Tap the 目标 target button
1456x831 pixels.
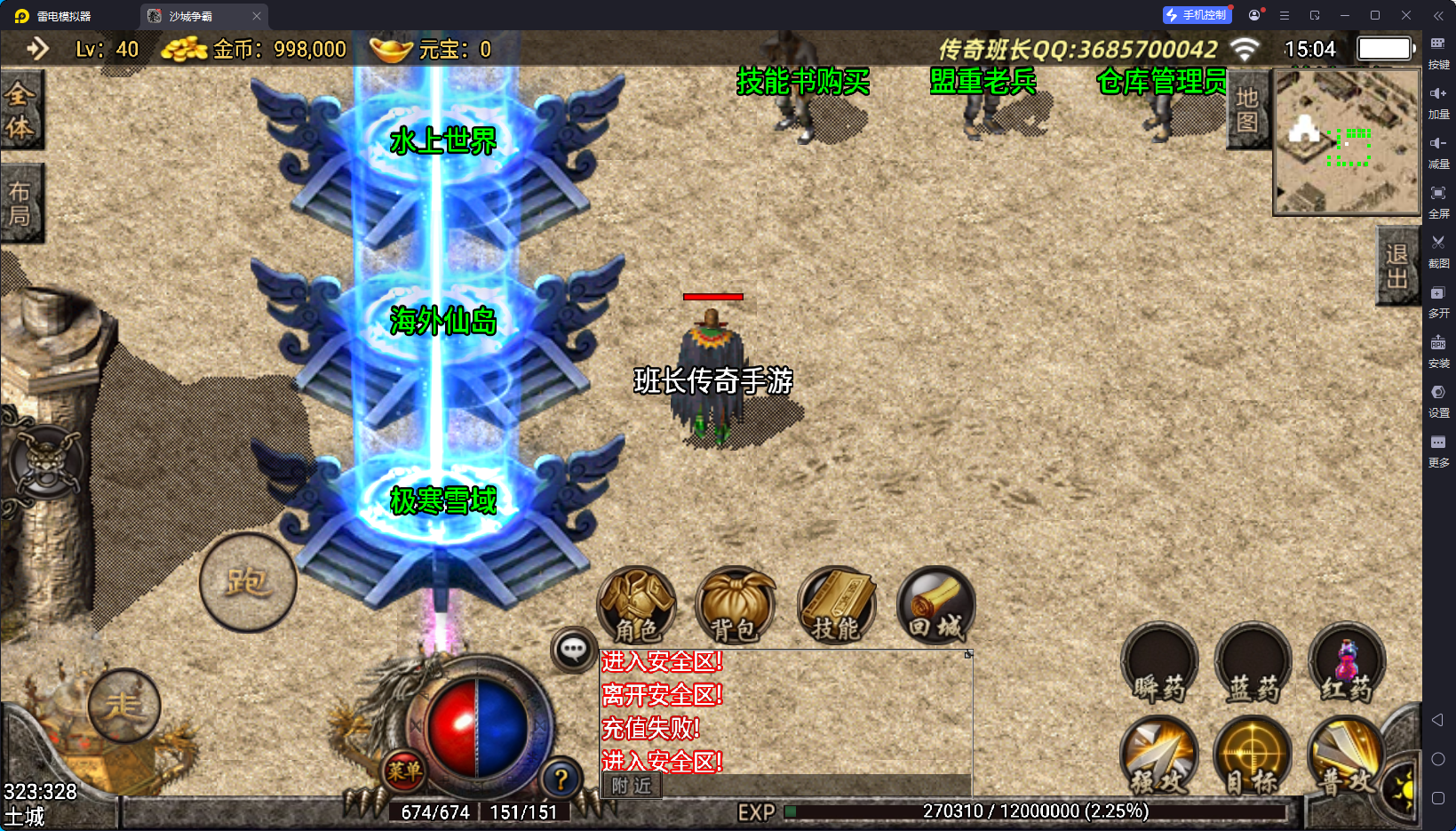tap(1253, 756)
